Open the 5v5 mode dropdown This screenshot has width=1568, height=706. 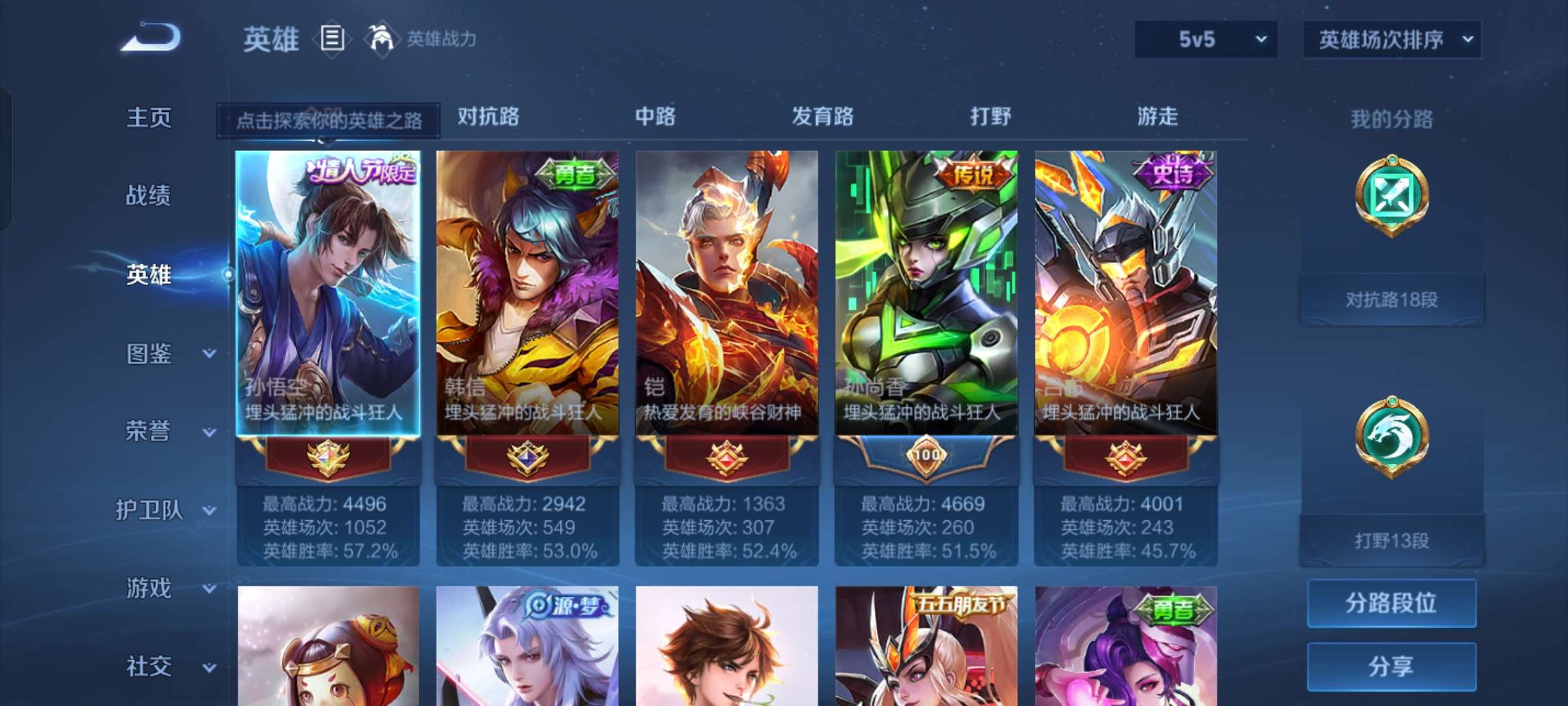tap(1204, 39)
